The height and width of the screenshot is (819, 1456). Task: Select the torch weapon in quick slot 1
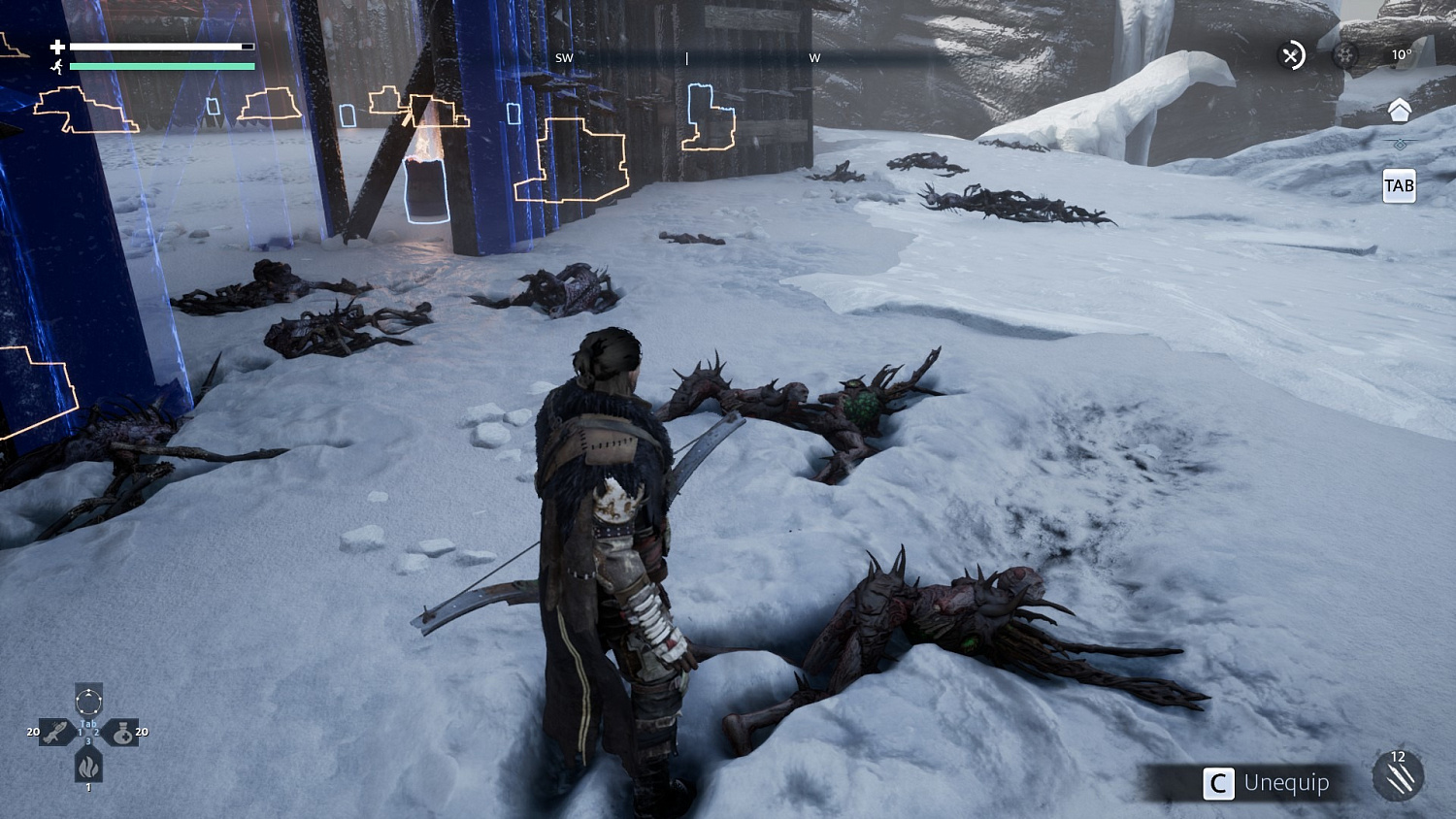pyautogui.click(x=56, y=732)
